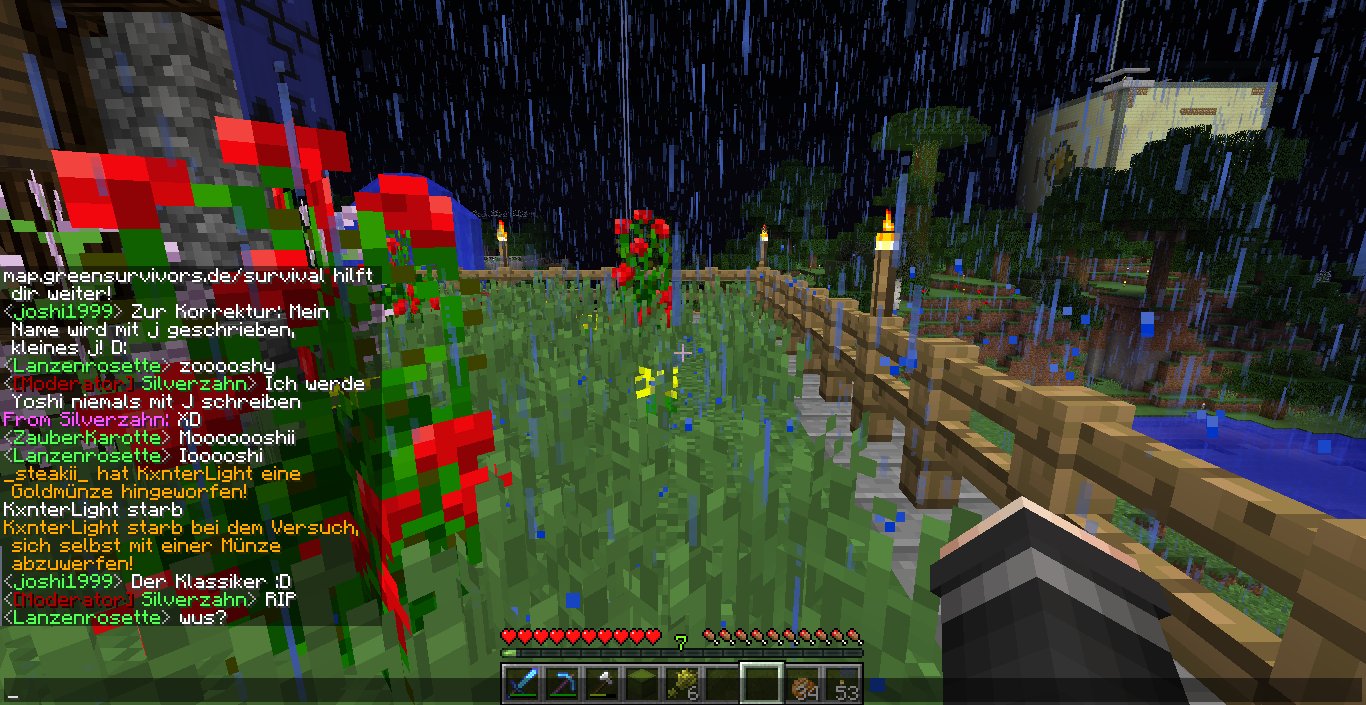Switch to the torch stack of 53
Viewport: 1366px width, 705px height.
(x=842, y=684)
